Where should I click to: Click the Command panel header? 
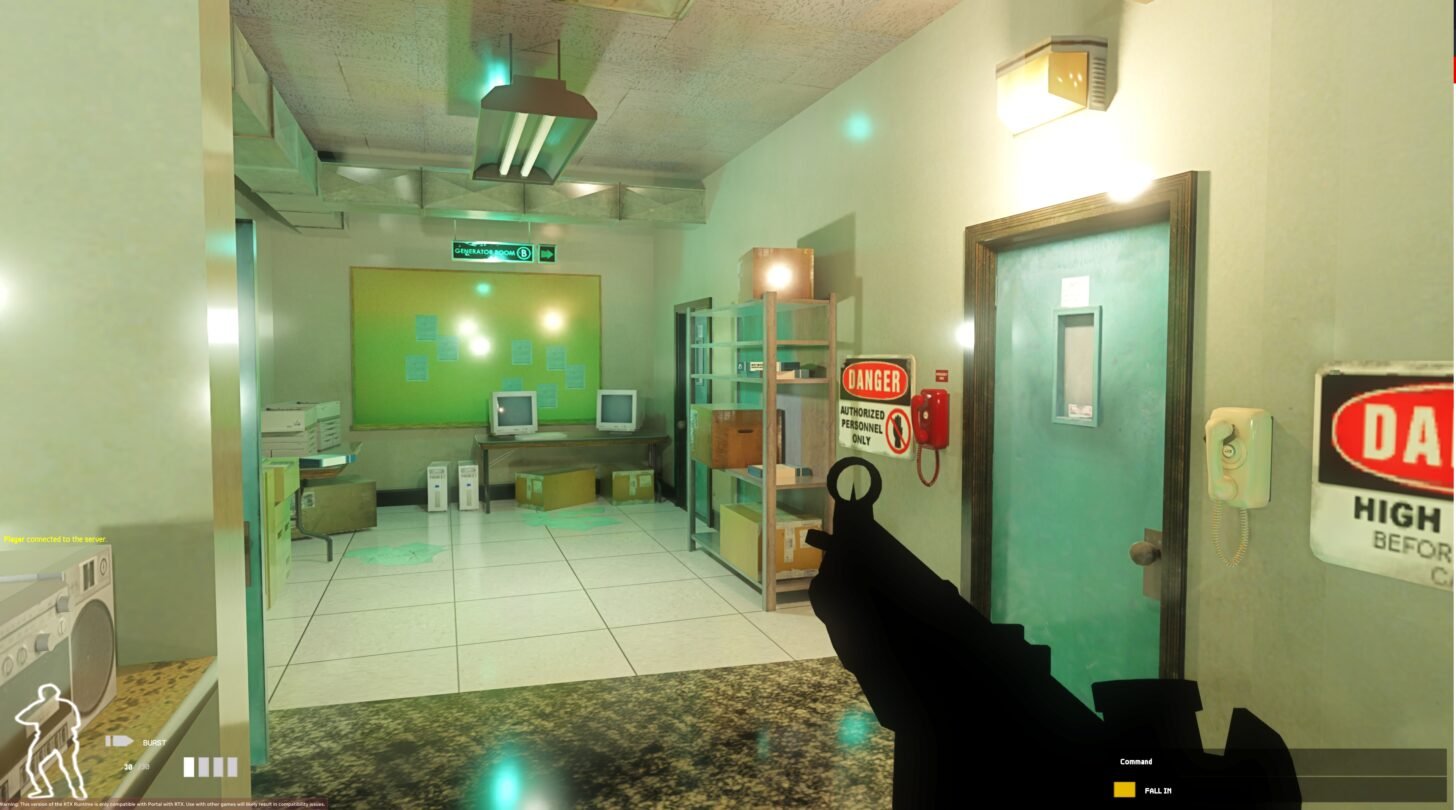(1136, 762)
